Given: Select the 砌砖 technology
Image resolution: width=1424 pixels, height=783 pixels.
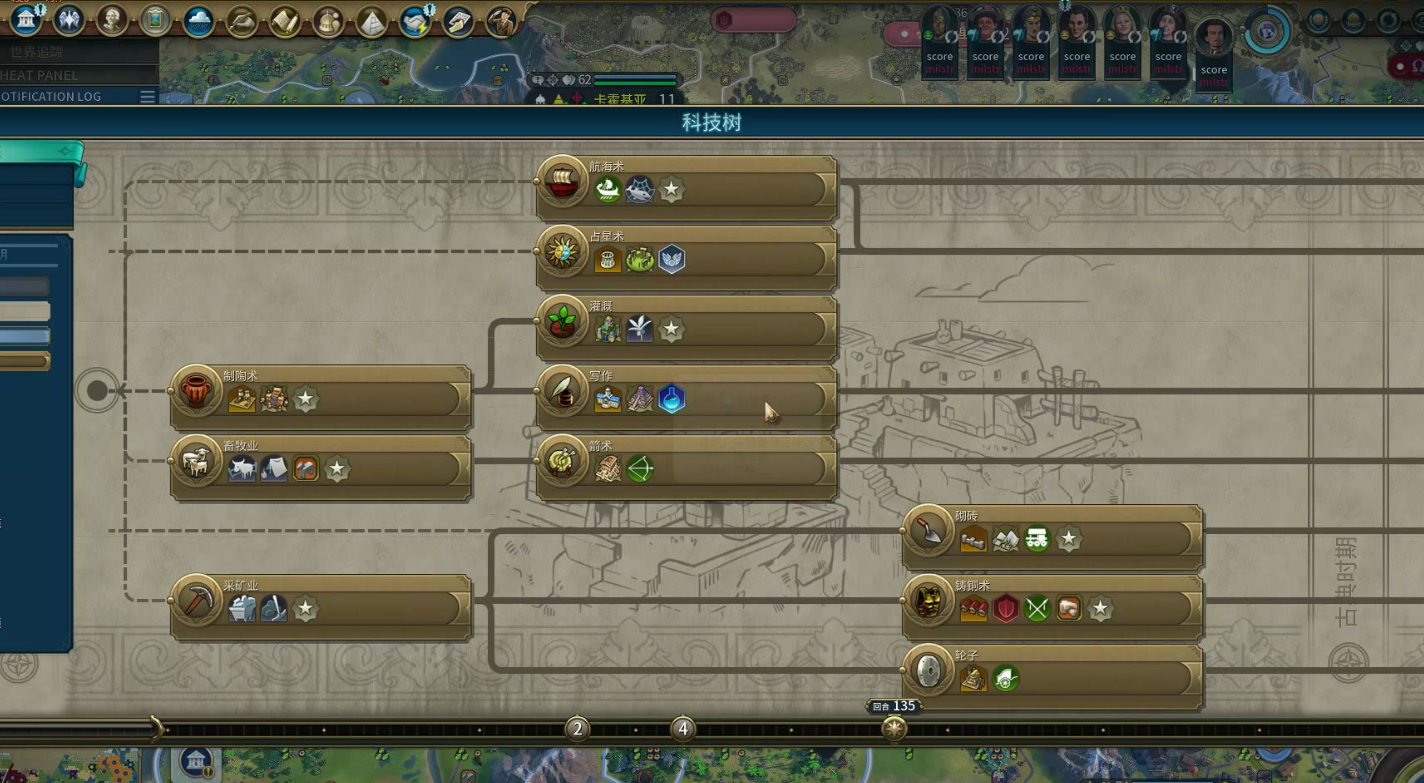Looking at the screenshot, I should point(1052,538).
